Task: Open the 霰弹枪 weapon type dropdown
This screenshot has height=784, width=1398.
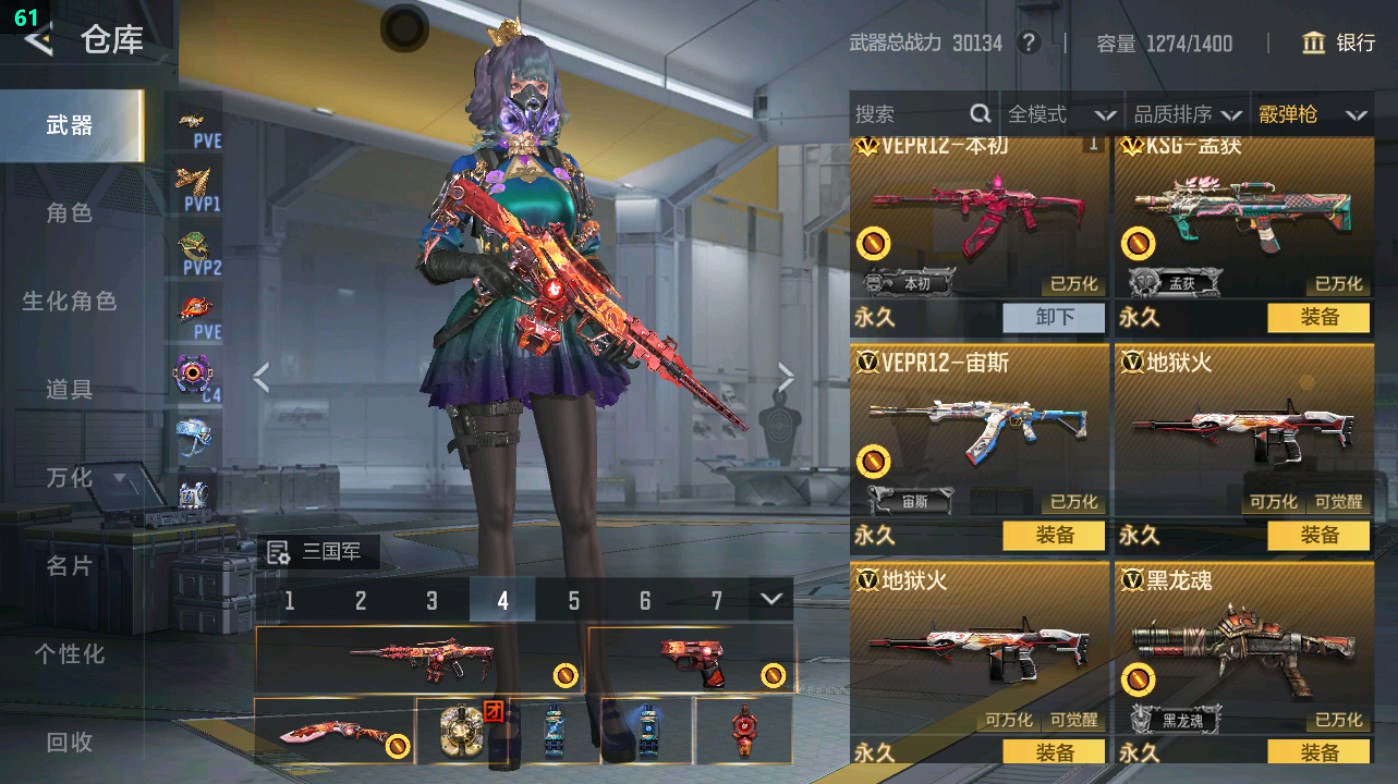Action: pyautogui.click(x=1312, y=115)
